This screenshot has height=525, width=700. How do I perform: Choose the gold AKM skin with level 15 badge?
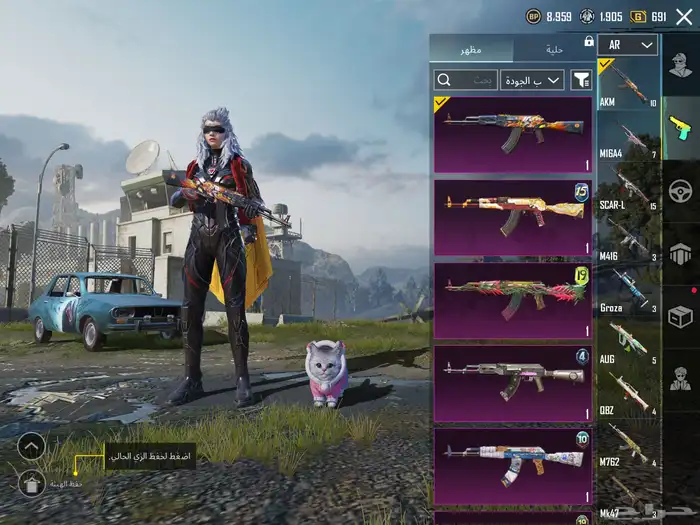tap(512, 217)
